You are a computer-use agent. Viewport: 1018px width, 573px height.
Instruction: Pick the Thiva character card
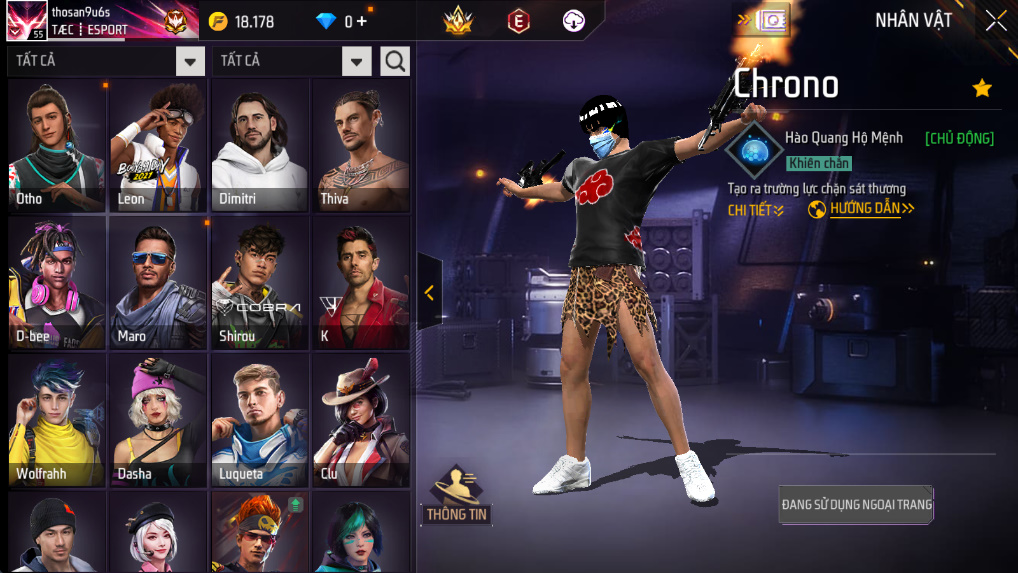click(x=361, y=146)
